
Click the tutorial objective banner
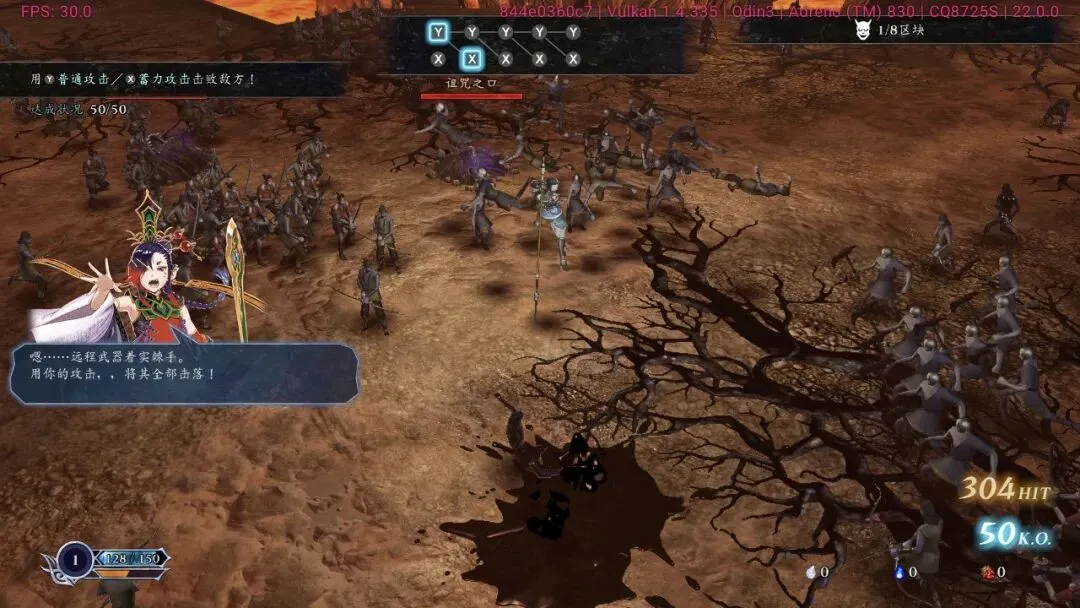click(x=170, y=79)
